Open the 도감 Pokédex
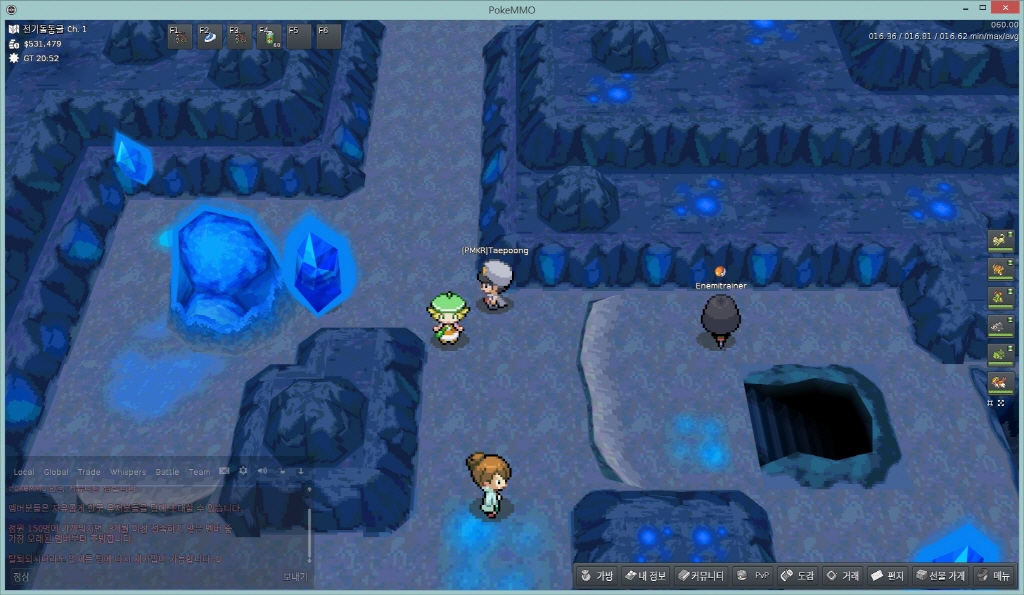The image size is (1024, 595). tap(797, 576)
